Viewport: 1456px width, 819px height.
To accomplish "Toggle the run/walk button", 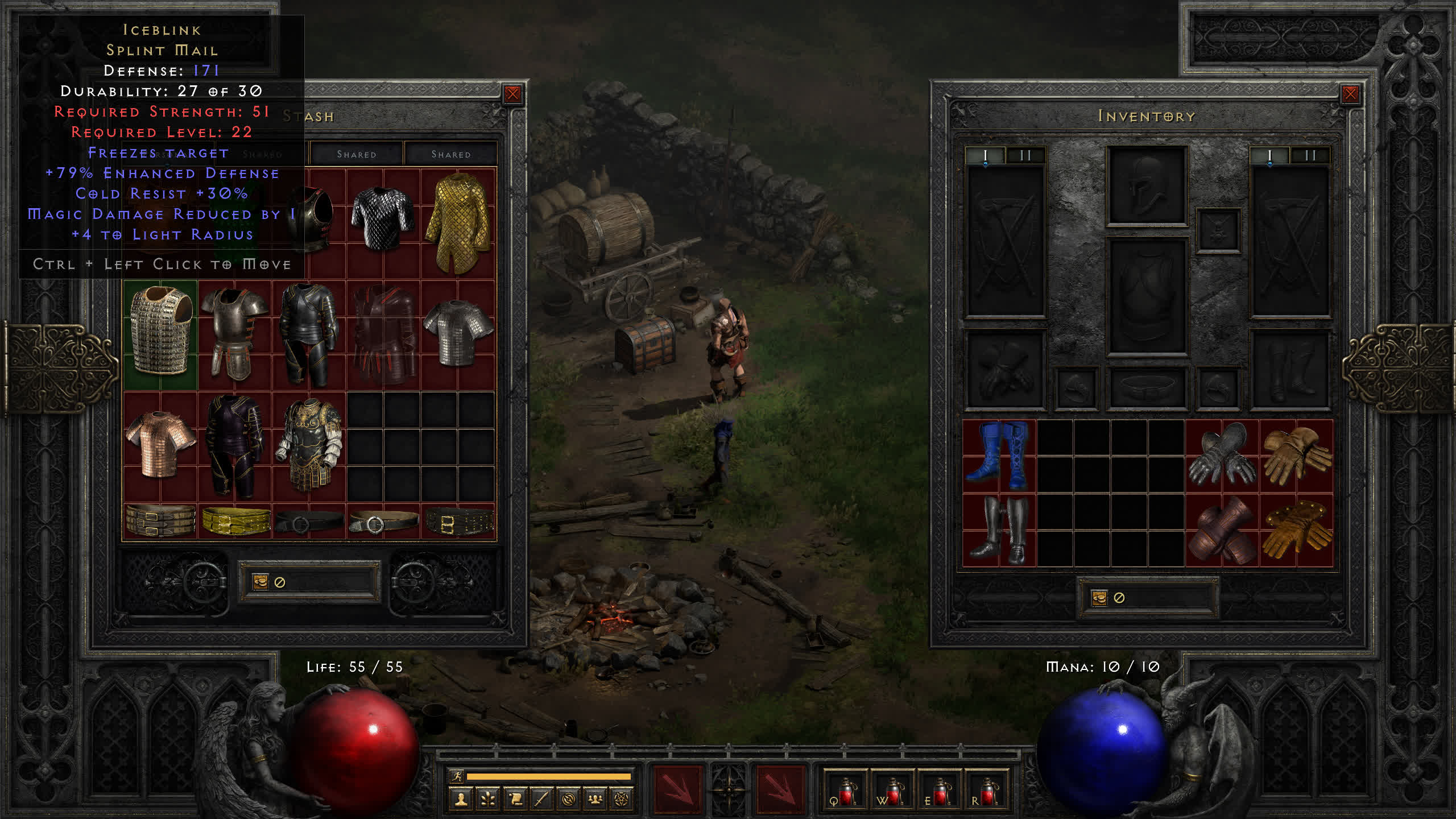I will click(x=457, y=776).
